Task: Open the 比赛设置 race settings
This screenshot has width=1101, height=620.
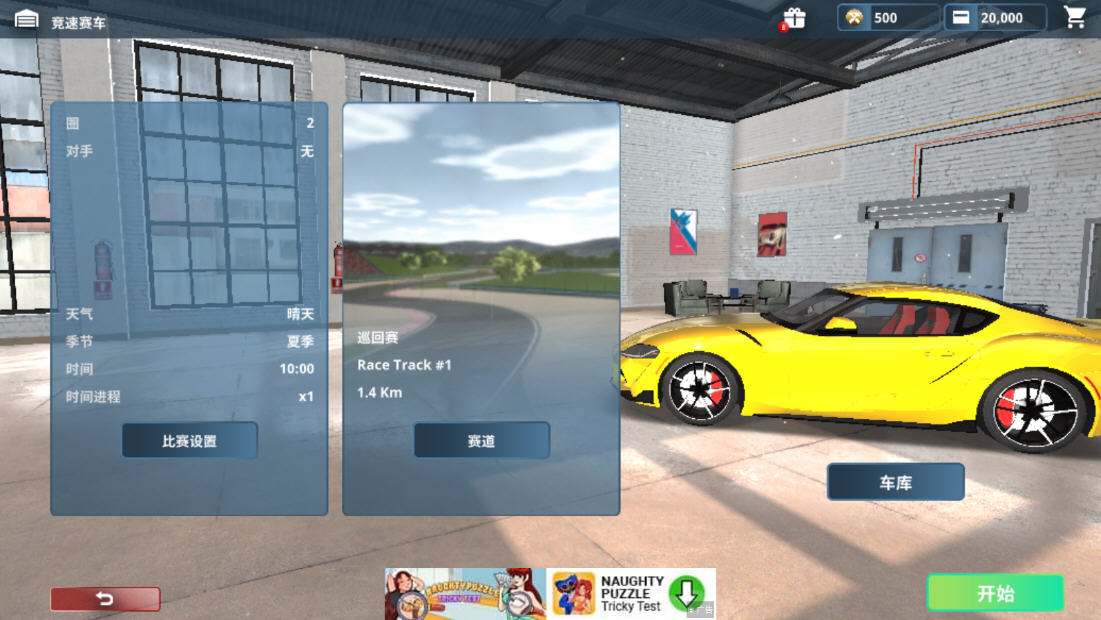Action: (189, 440)
